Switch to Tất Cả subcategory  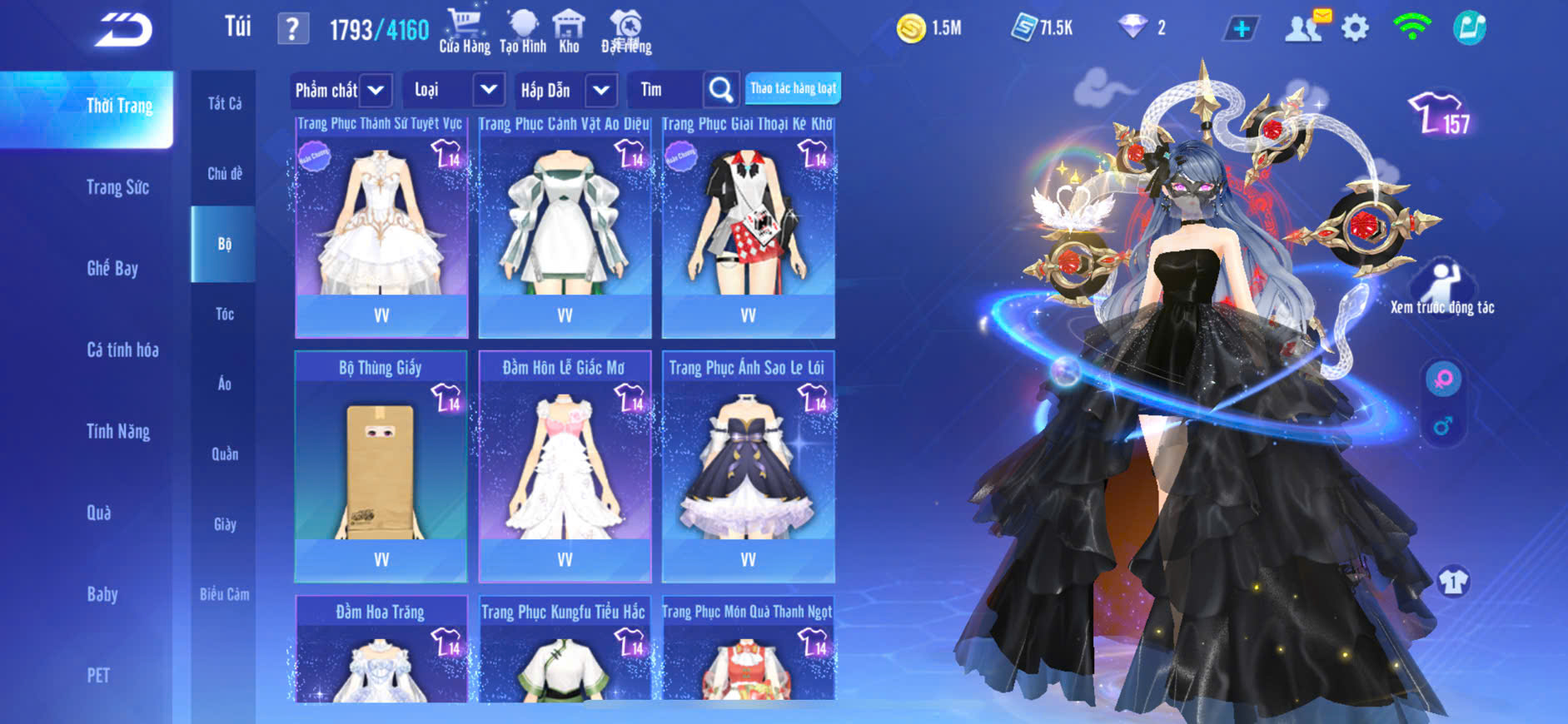point(224,103)
